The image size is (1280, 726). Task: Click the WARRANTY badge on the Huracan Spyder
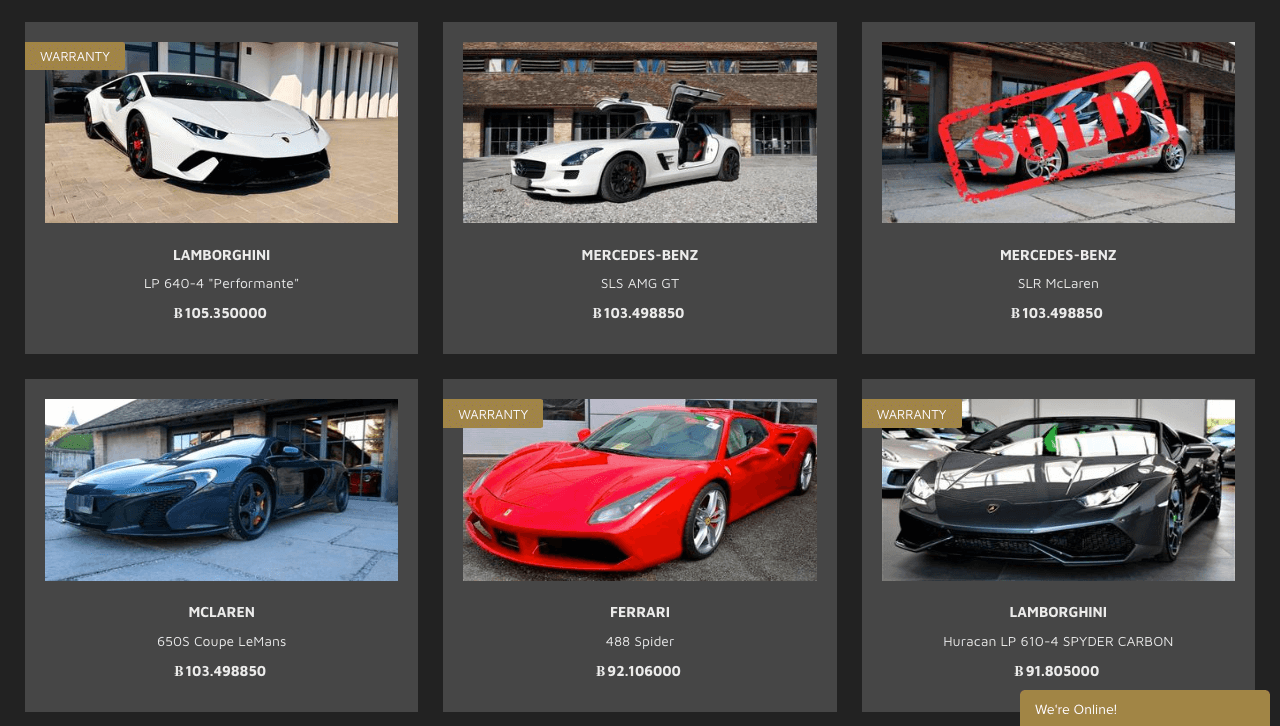(911, 413)
